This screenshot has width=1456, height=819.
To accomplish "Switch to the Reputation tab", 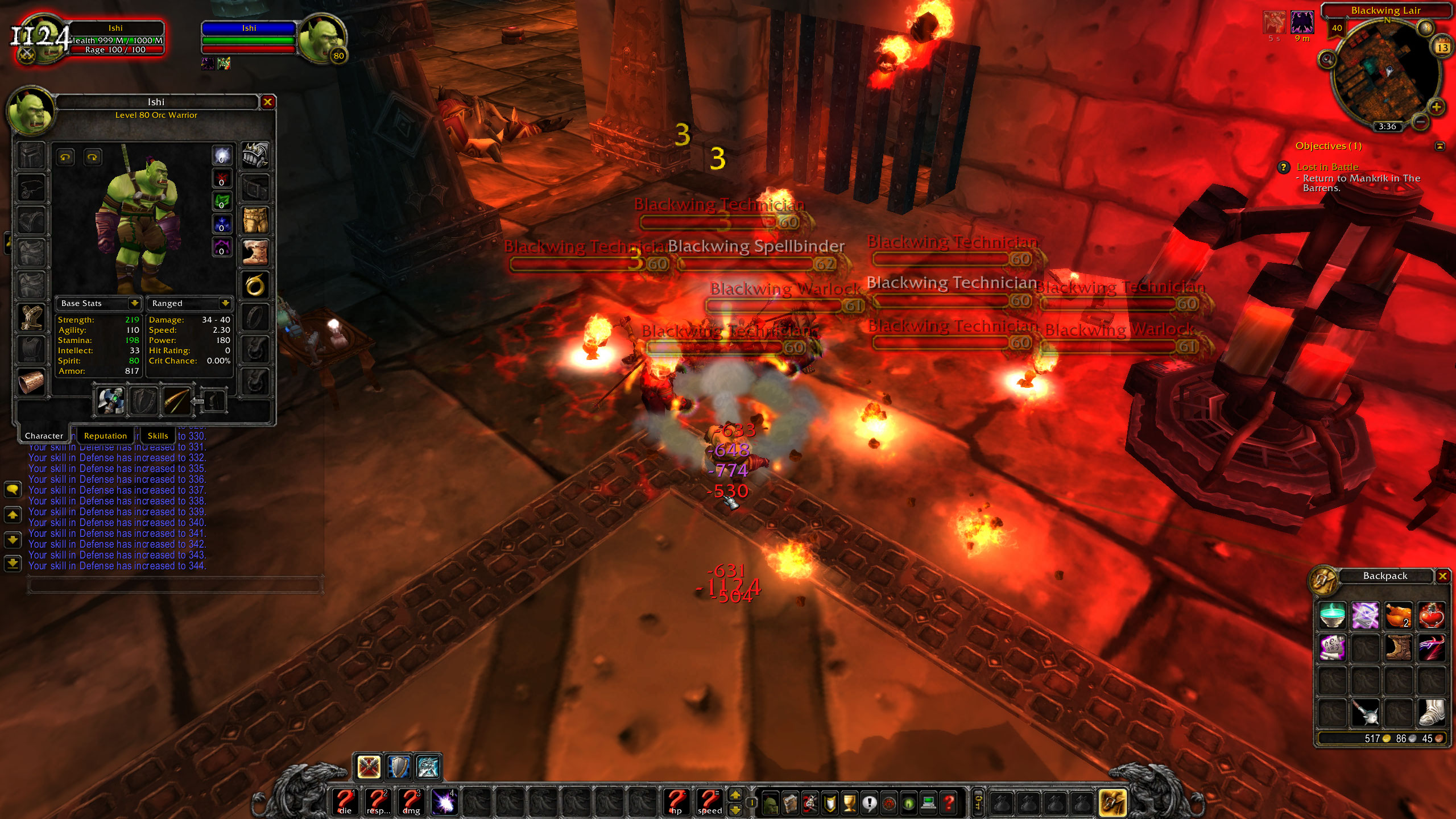I will [x=105, y=436].
